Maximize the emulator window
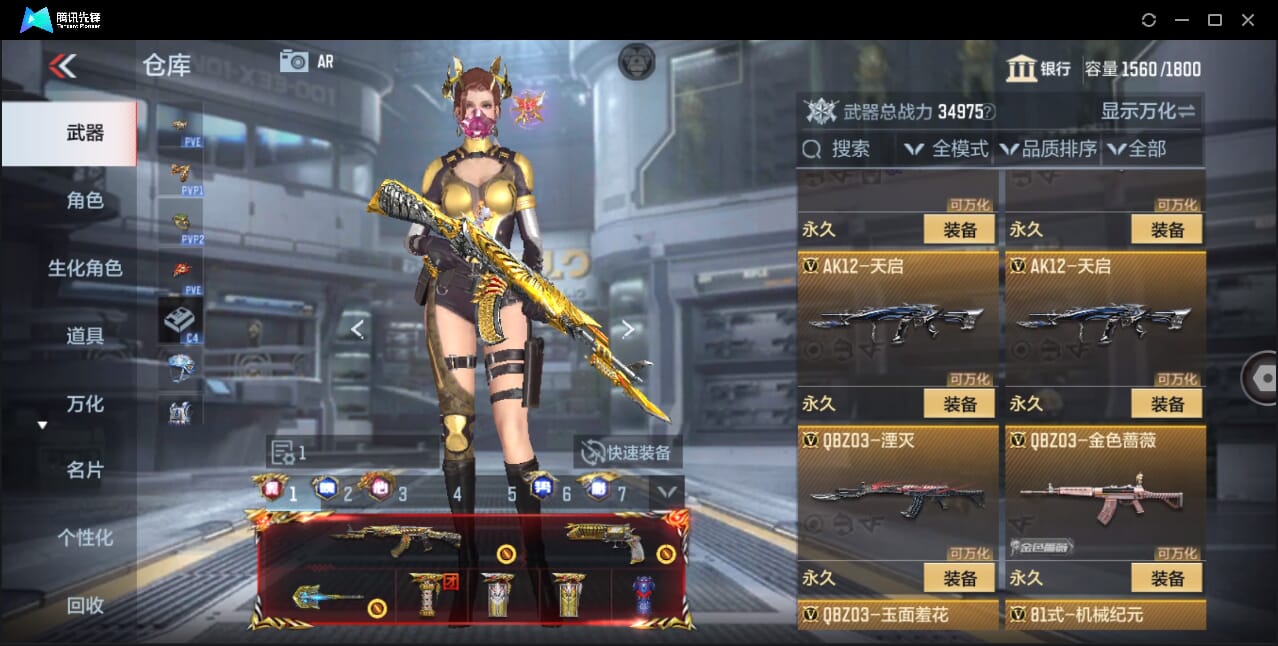This screenshot has width=1278, height=646. (1215, 20)
